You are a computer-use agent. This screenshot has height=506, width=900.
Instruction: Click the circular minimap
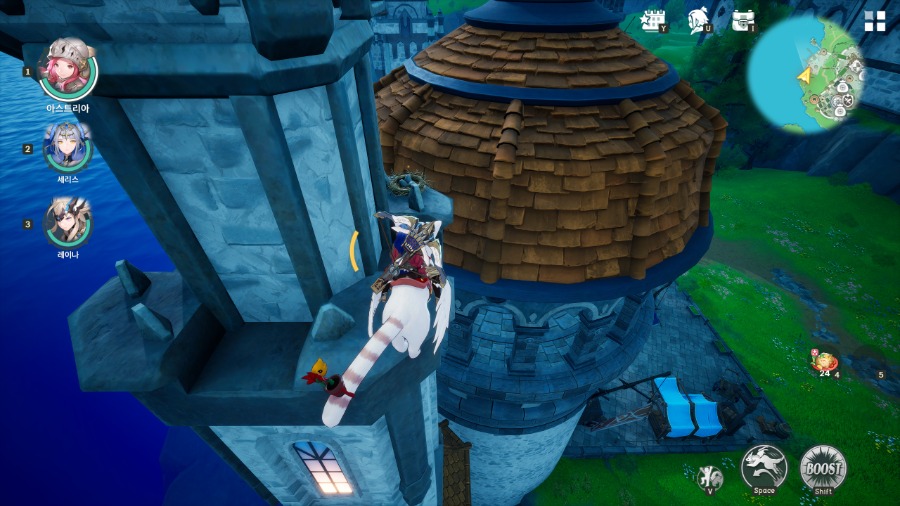click(805, 74)
